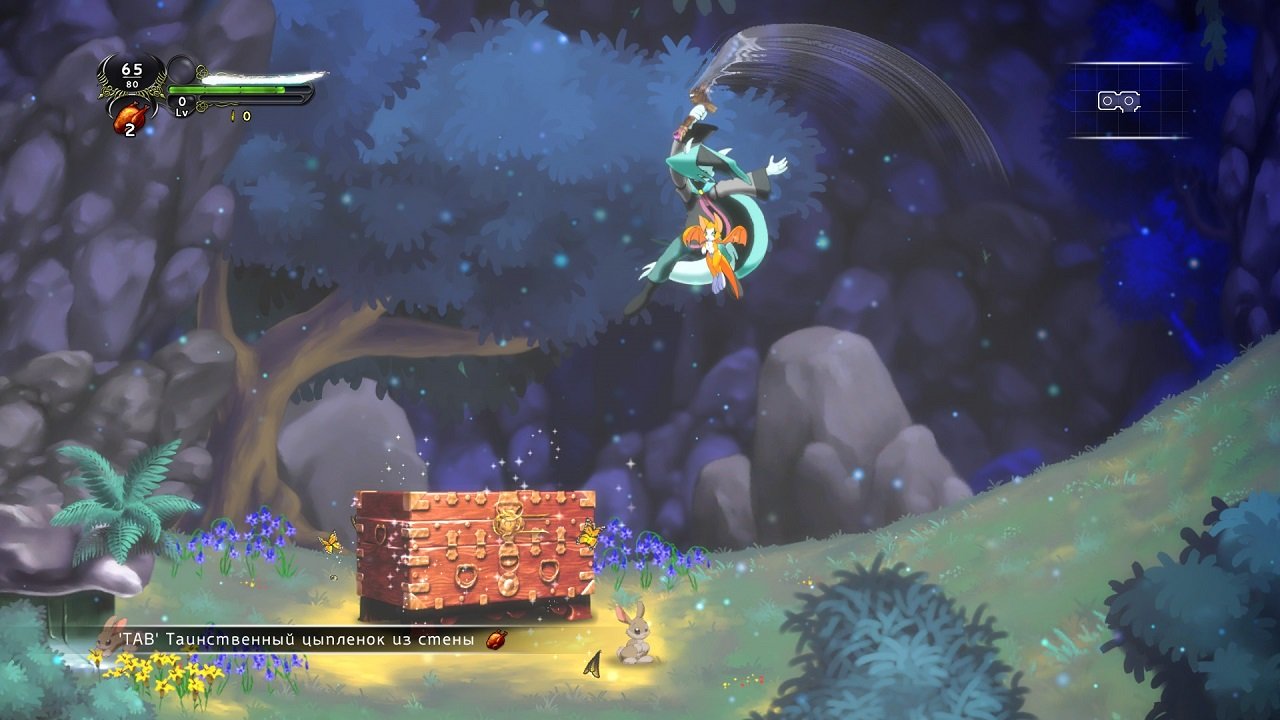Click the gold count number 0 in the HUD
The height and width of the screenshot is (720, 1280).
pyautogui.click(x=245, y=114)
